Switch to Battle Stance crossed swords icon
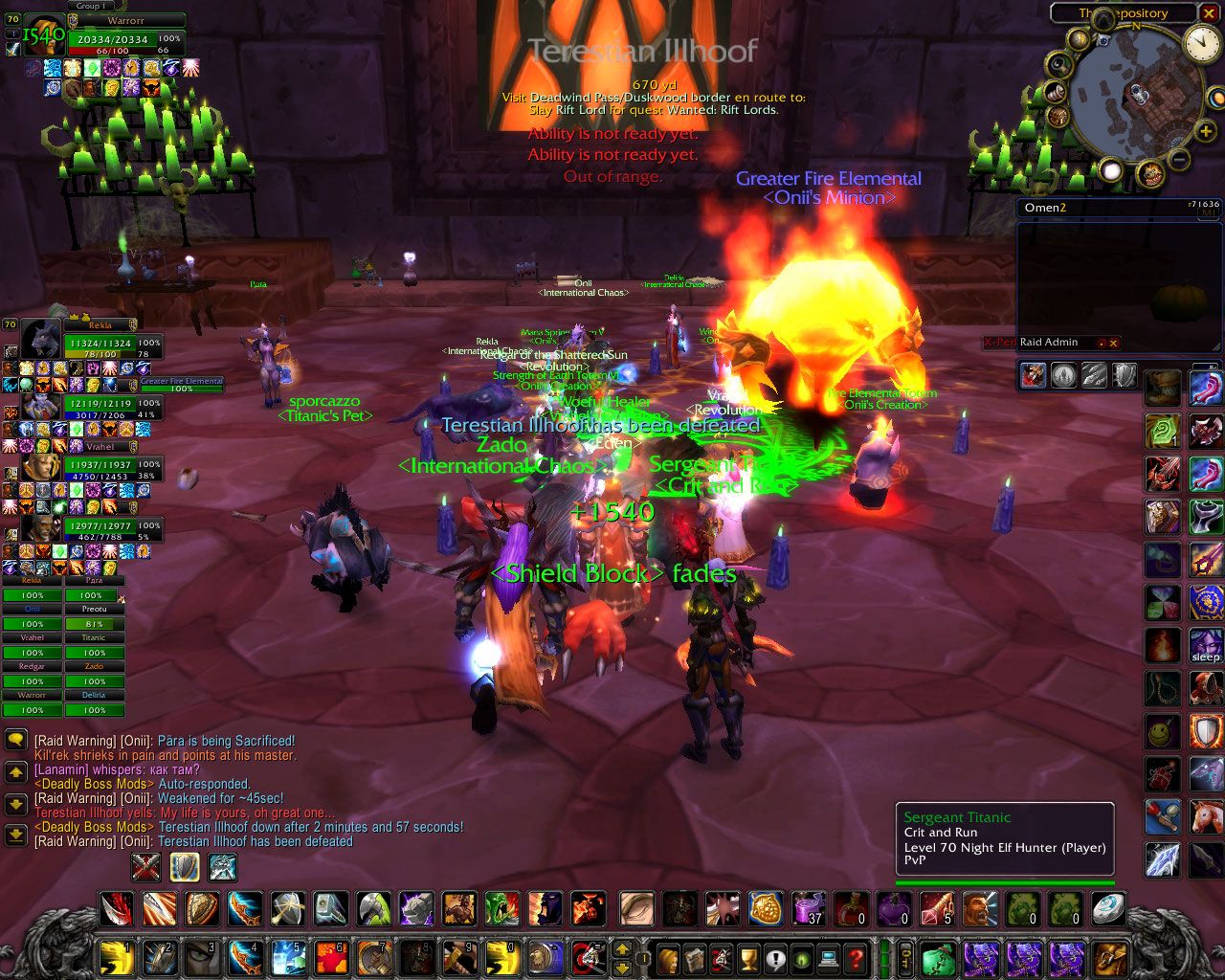Viewport: 1225px width, 980px height. (x=146, y=867)
